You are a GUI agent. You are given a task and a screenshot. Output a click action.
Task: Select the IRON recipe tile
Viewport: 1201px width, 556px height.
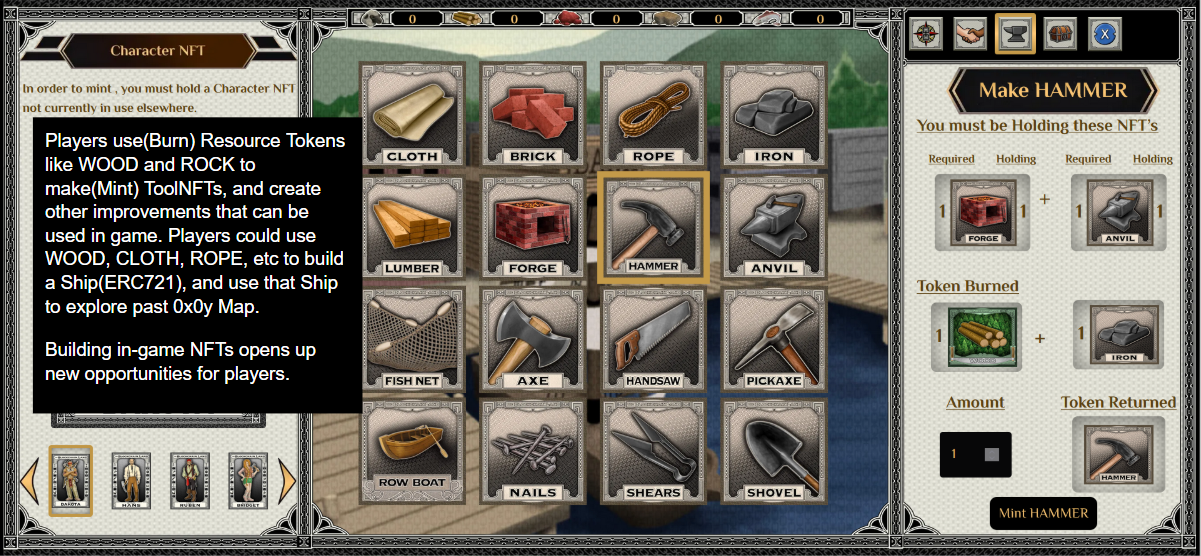point(774,114)
